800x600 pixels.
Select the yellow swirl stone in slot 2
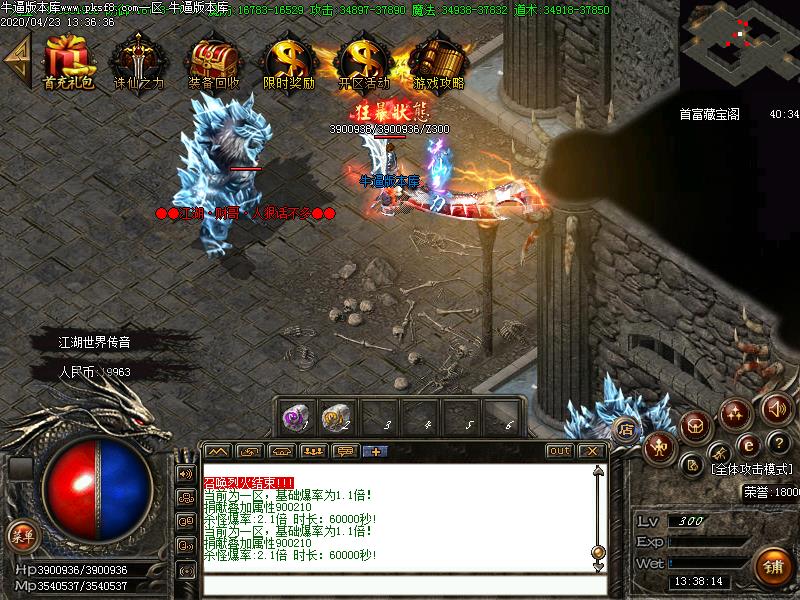pyautogui.click(x=335, y=415)
